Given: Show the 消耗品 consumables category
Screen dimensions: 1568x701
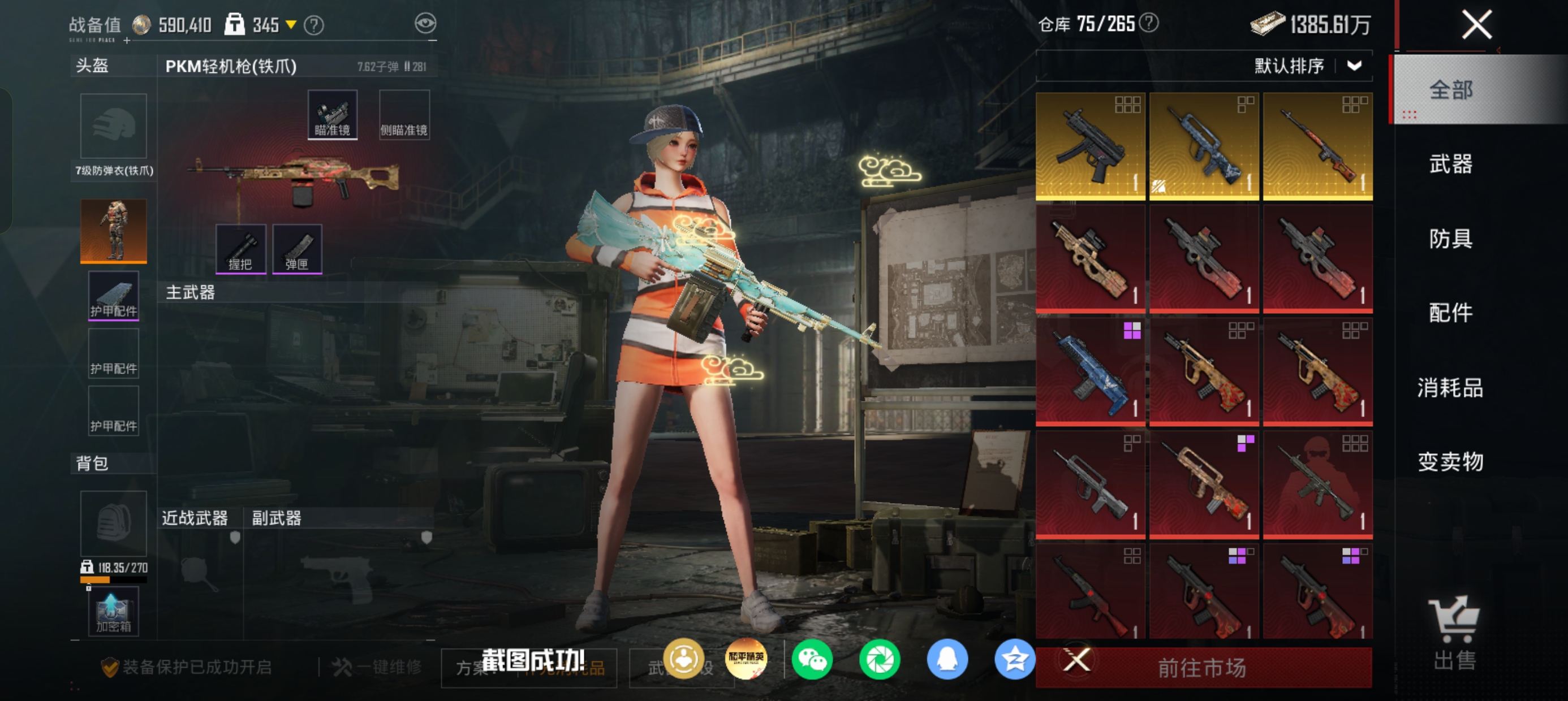Looking at the screenshot, I should [1450, 388].
